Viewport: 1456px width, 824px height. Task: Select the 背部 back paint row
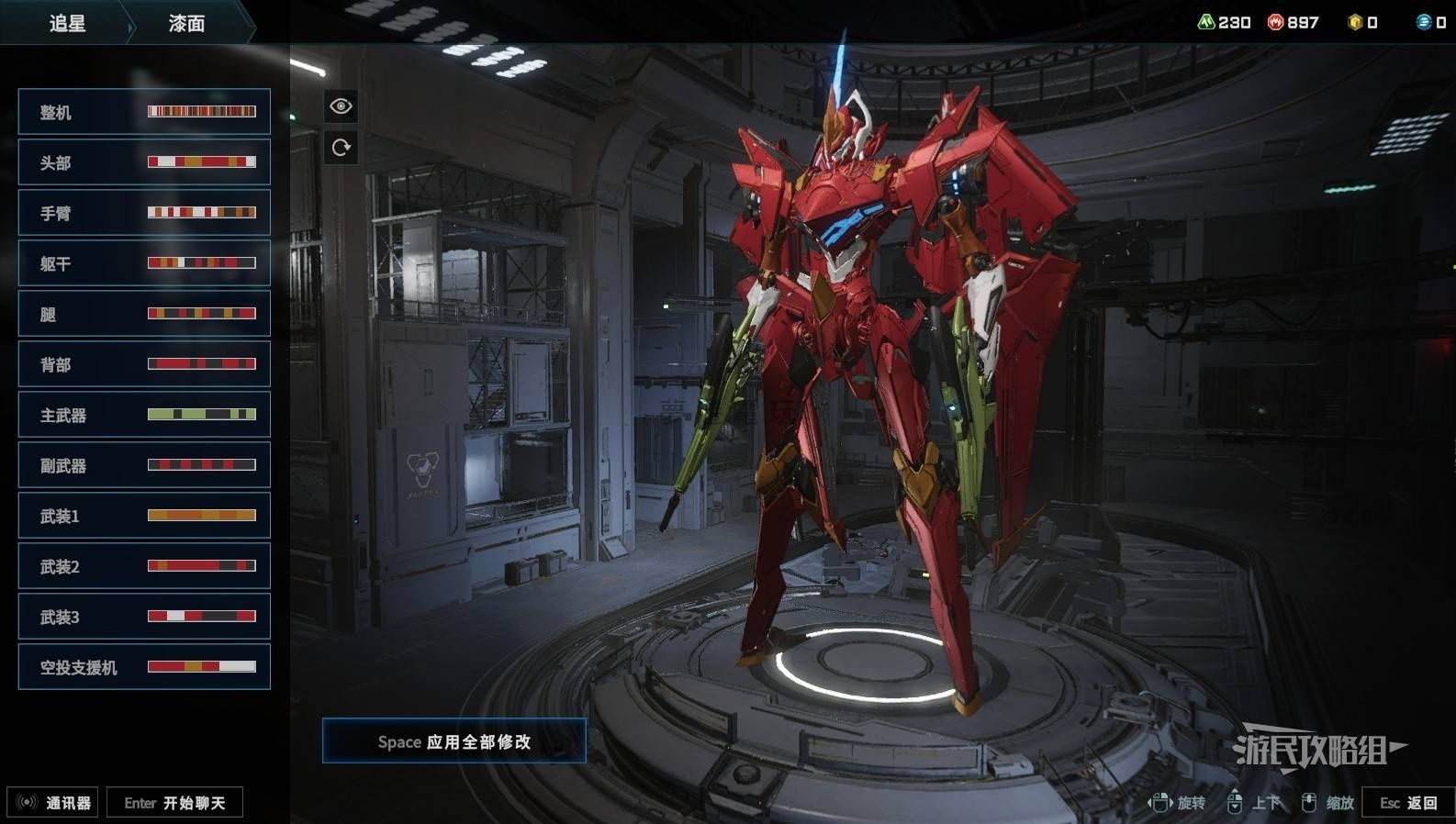click(x=144, y=364)
